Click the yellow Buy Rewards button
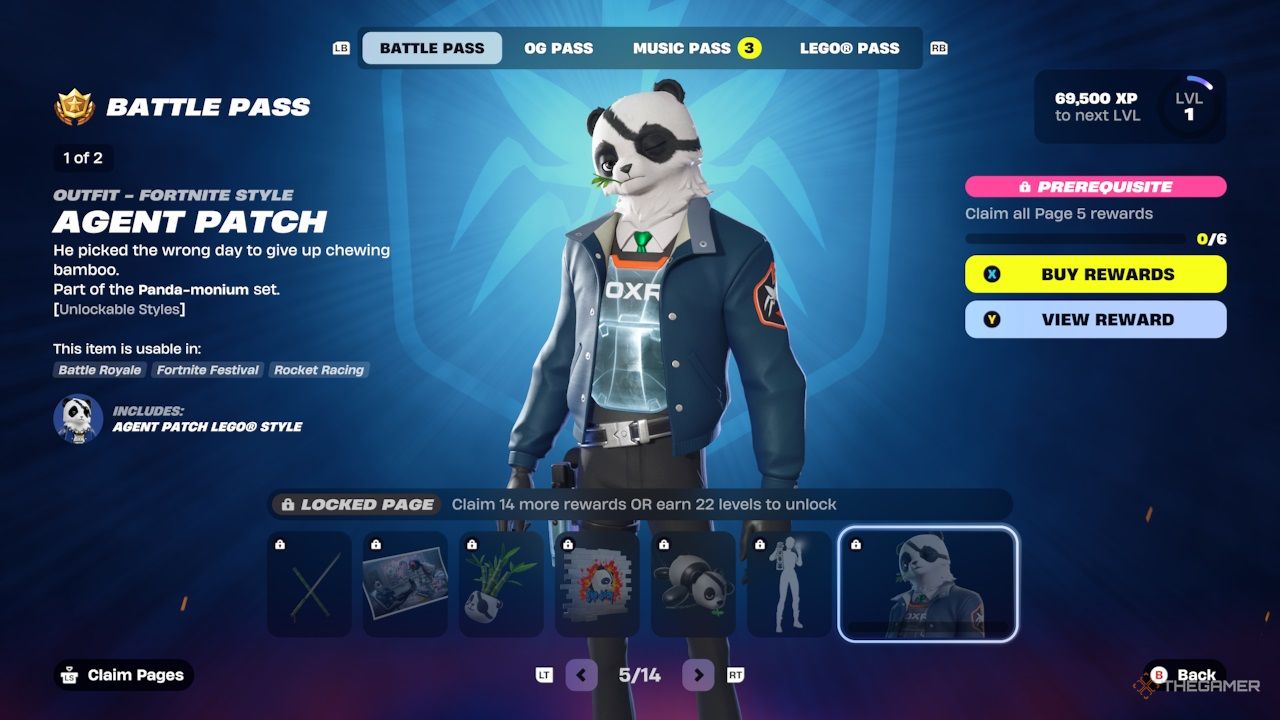 1095,274
